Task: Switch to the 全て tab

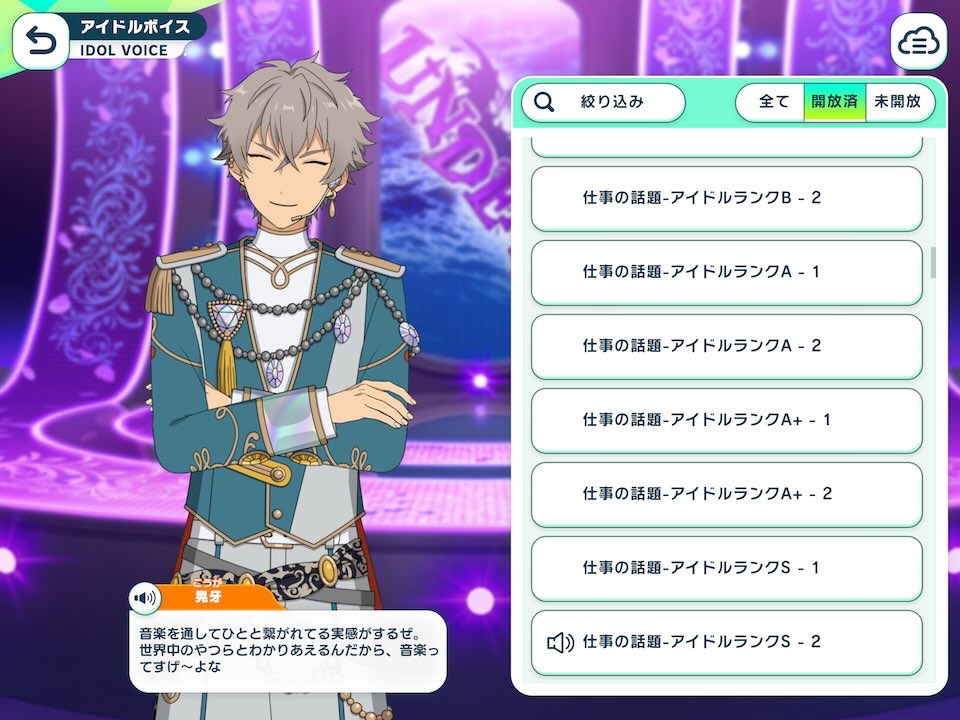Action: click(773, 102)
